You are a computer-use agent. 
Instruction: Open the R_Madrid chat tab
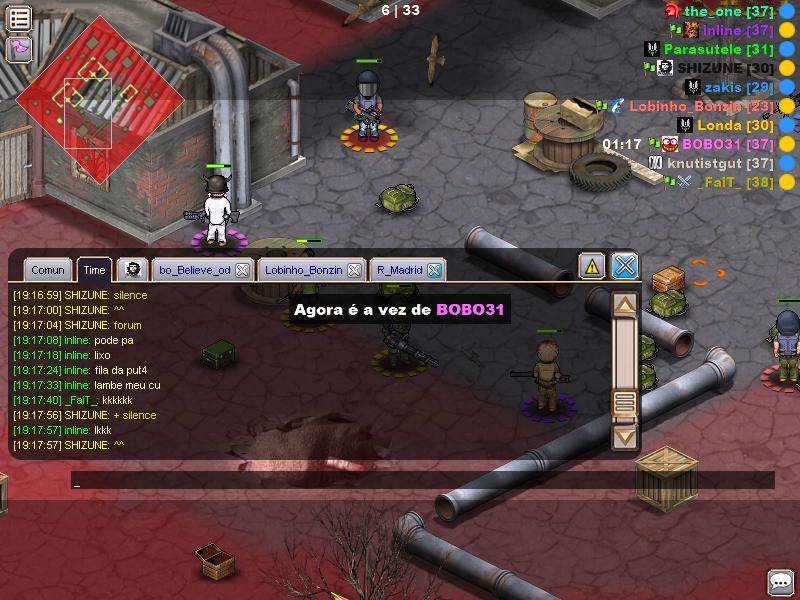pos(399,270)
